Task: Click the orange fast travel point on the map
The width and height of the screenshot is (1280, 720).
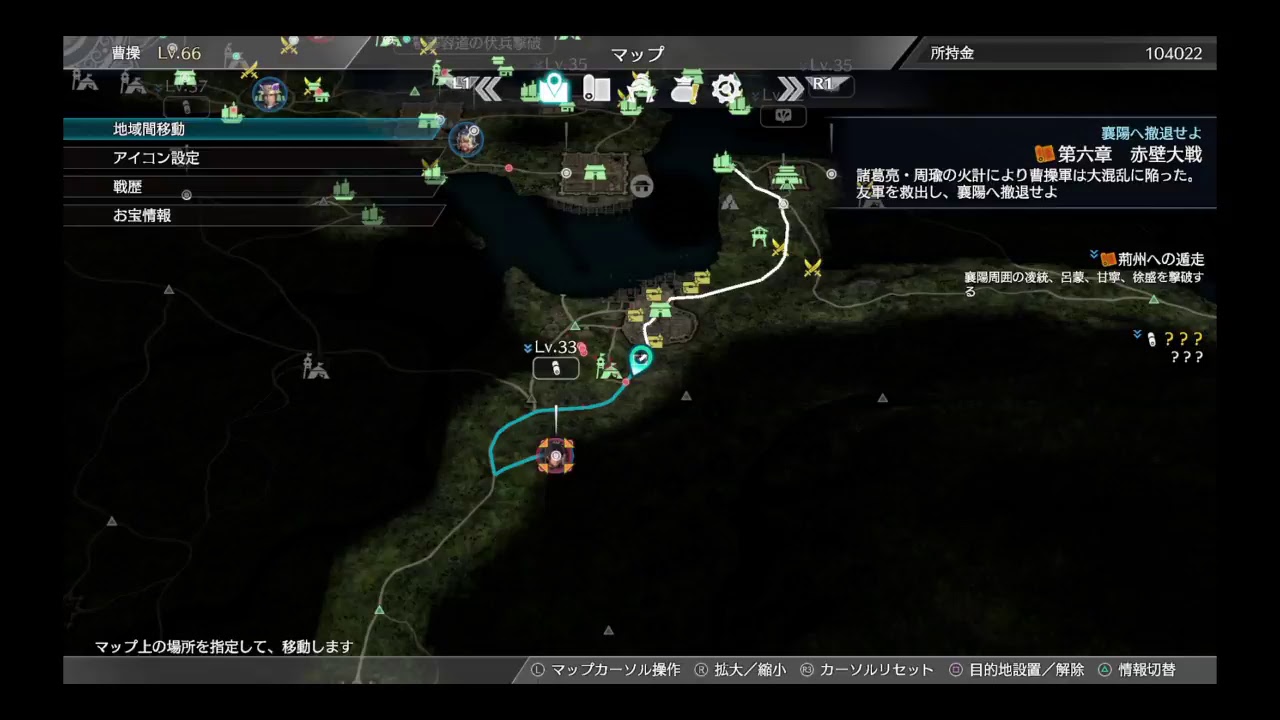Action: coord(556,456)
